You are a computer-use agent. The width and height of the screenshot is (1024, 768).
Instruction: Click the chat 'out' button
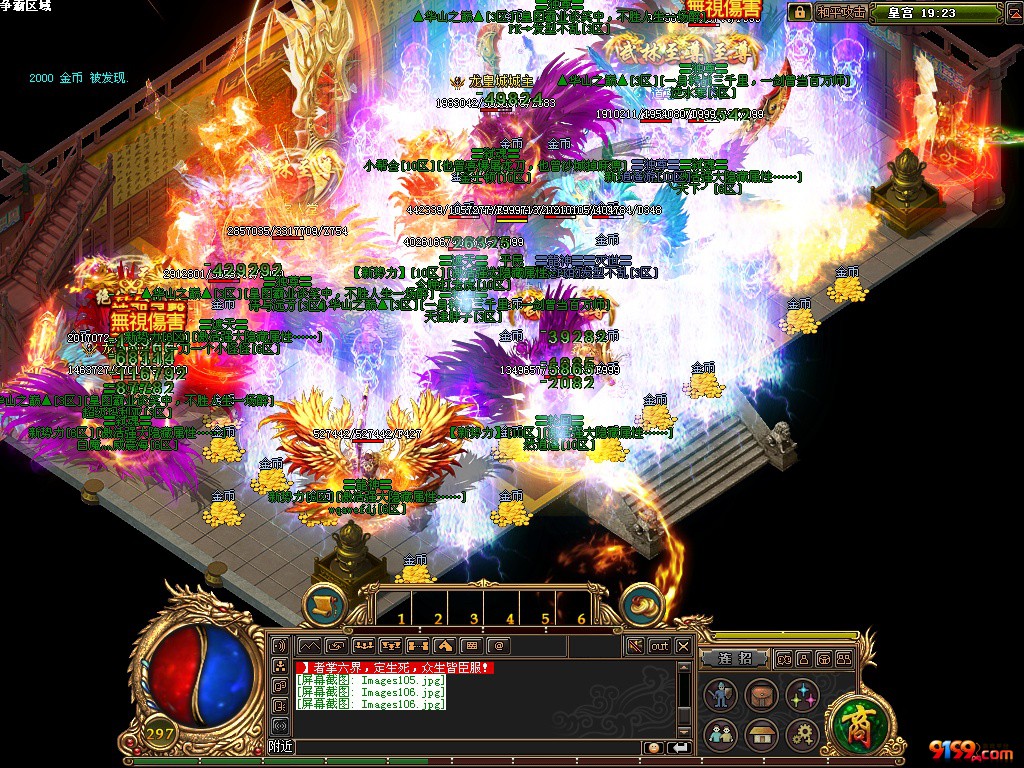(660, 646)
